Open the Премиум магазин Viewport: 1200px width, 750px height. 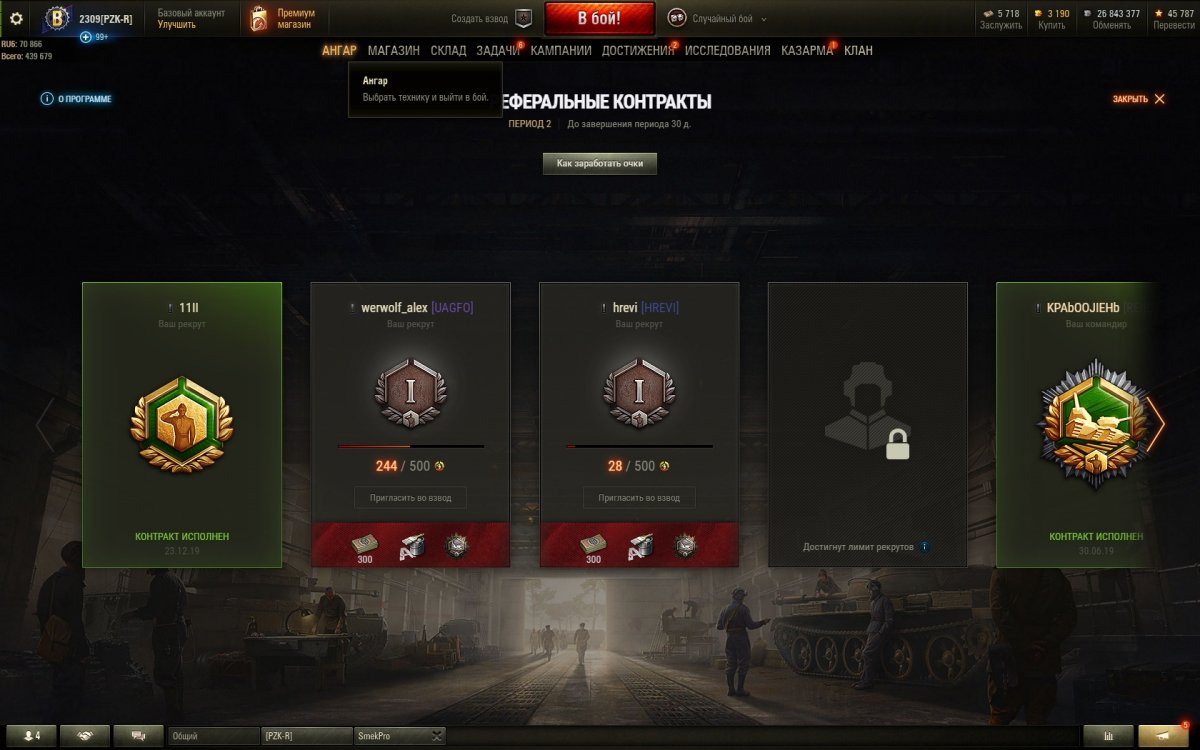tap(284, 18)
